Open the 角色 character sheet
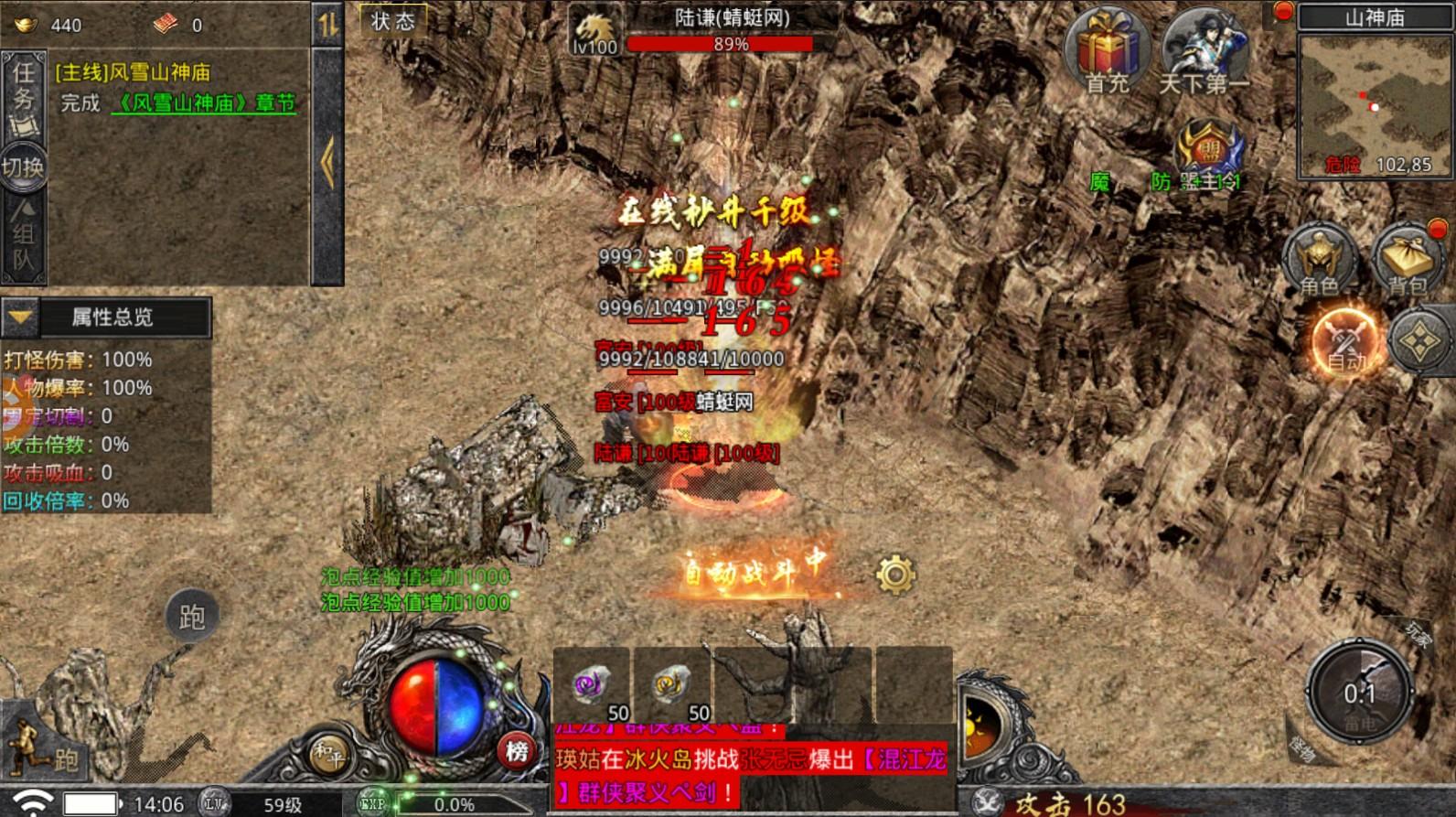This screenshot has height=817, width=1456. pyautogui.click(x=1319, y=261)
